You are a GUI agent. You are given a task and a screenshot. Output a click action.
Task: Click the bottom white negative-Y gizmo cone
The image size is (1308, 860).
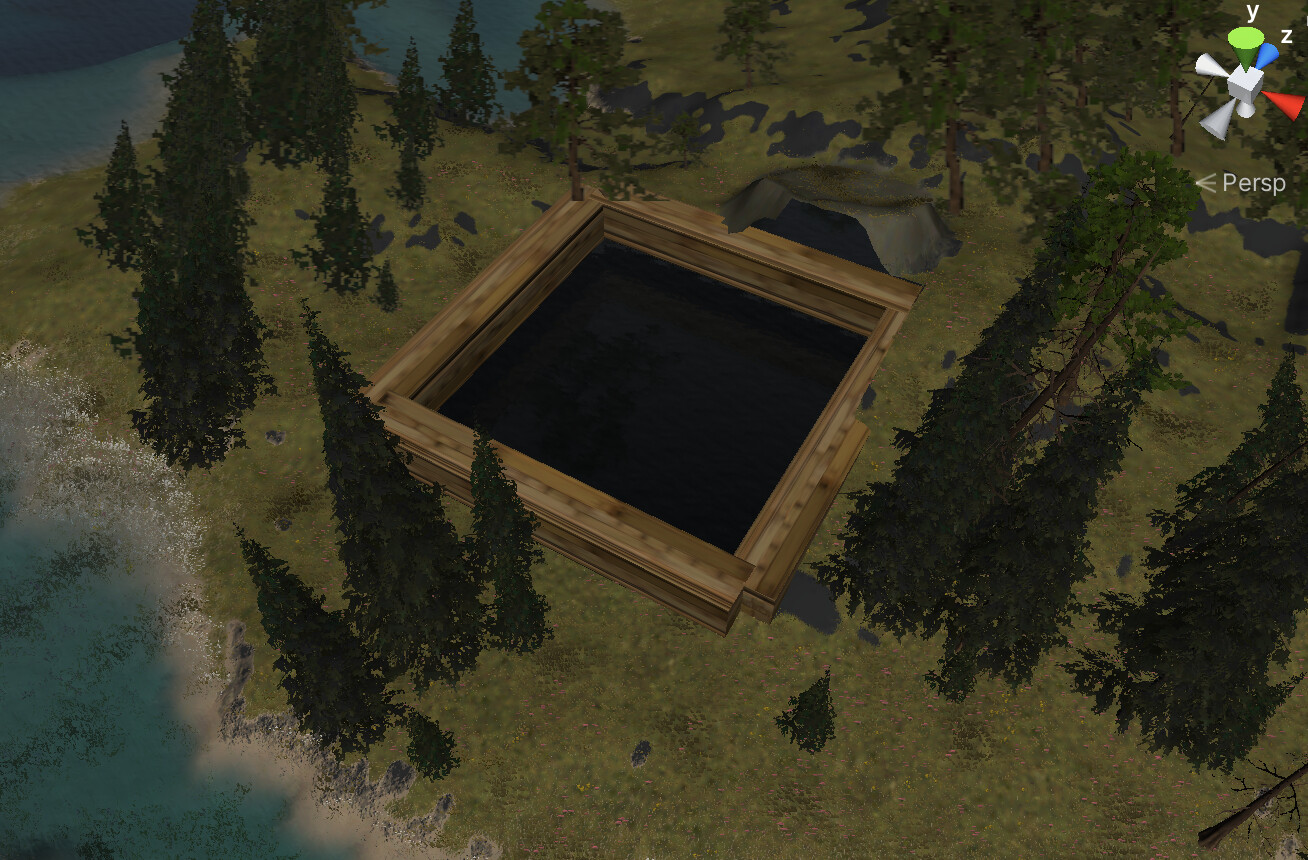pyautogui.click(x=1246, y=108)
